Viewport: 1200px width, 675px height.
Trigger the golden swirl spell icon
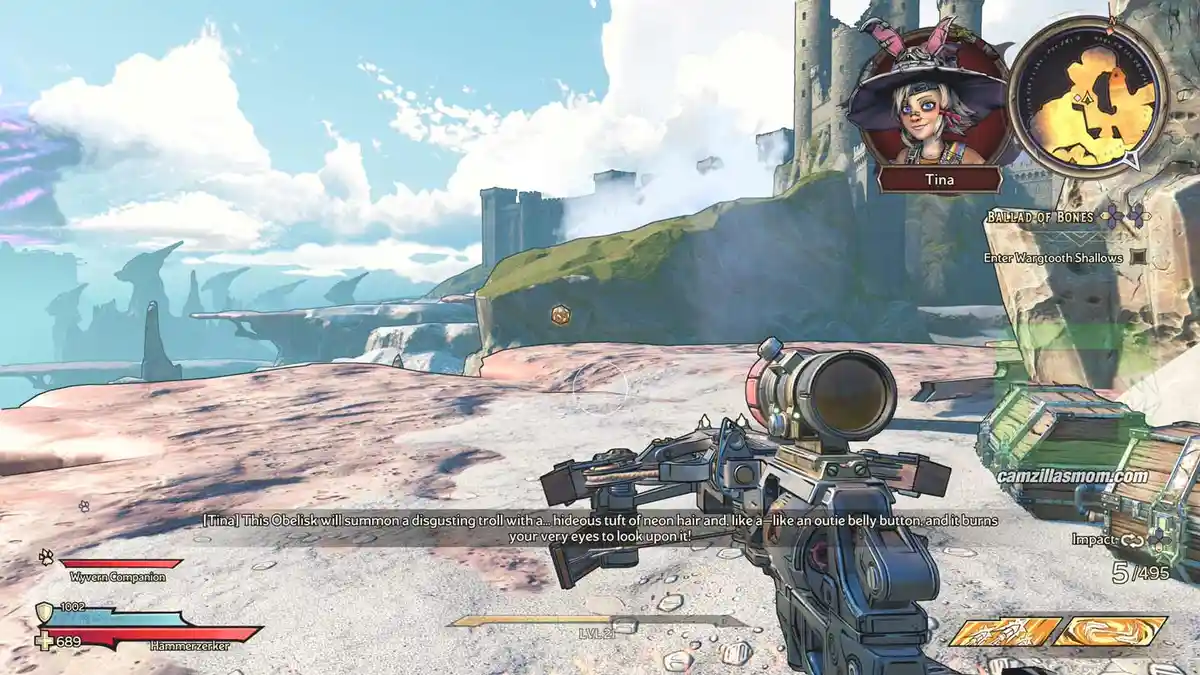(x=1109, y=631)
